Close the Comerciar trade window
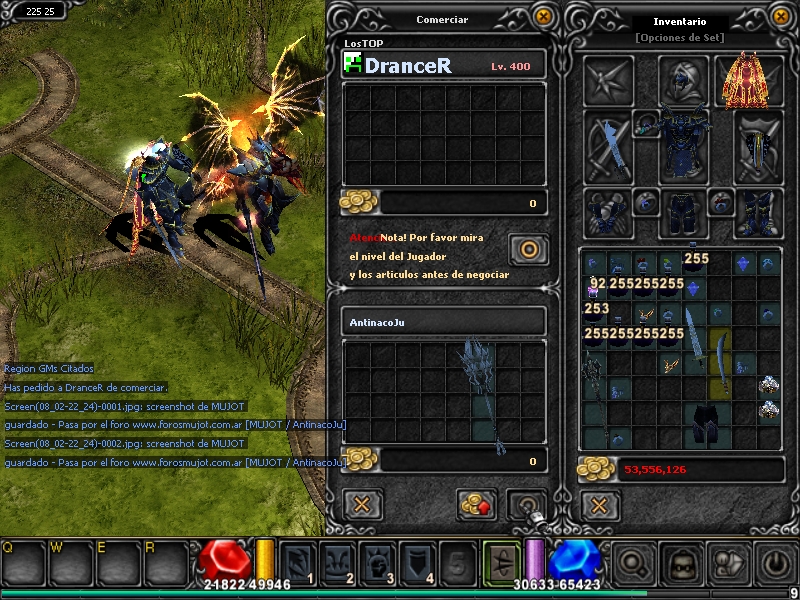800x600 pixels. tap(543, 17)
